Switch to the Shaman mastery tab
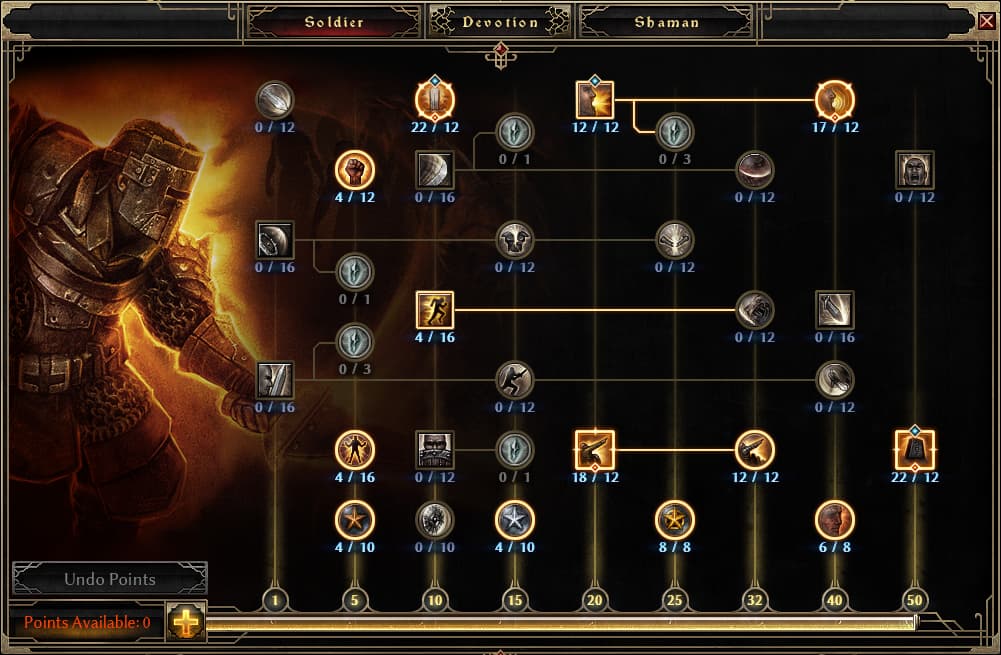This screenshot has height=655, width=1001. [666, 22]
